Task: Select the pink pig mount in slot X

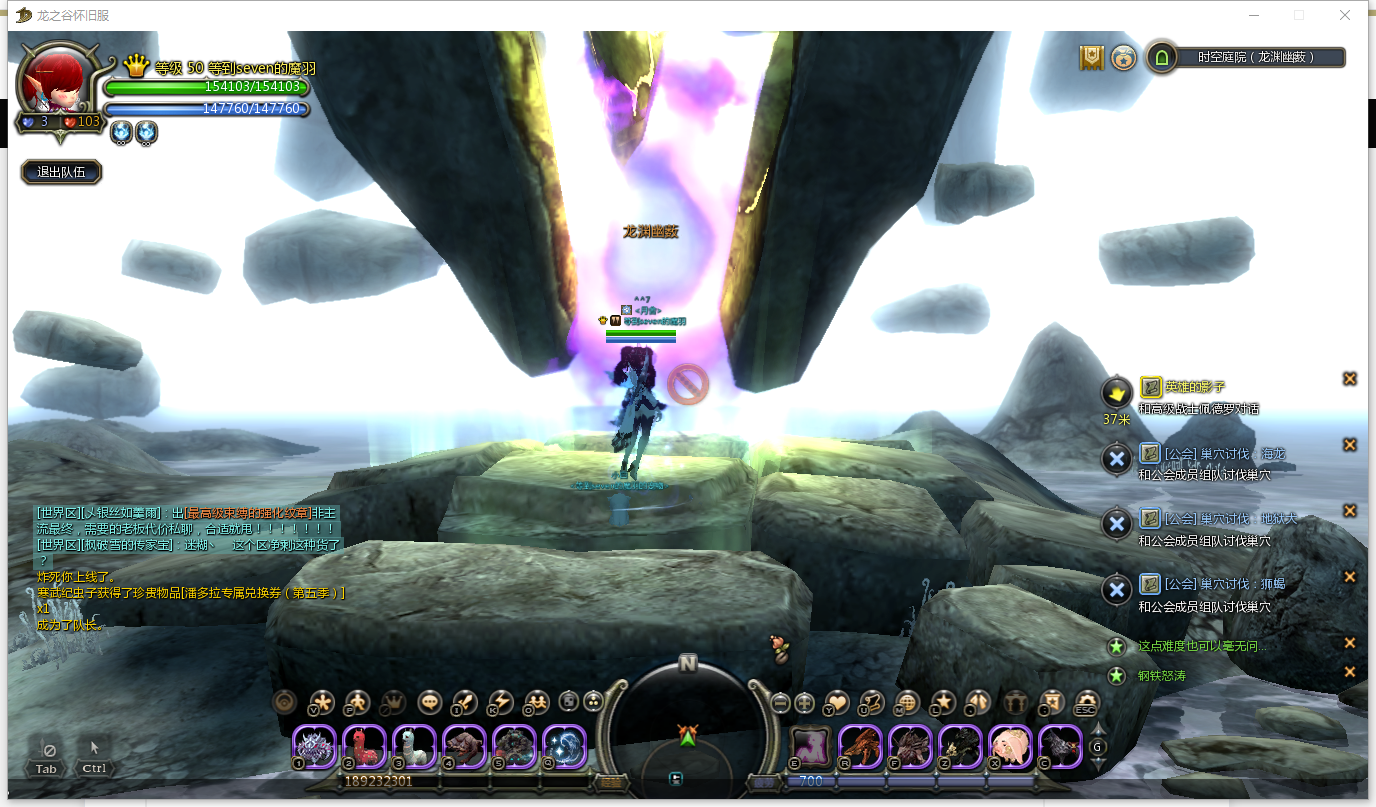Action: (x=1010, y=746)
